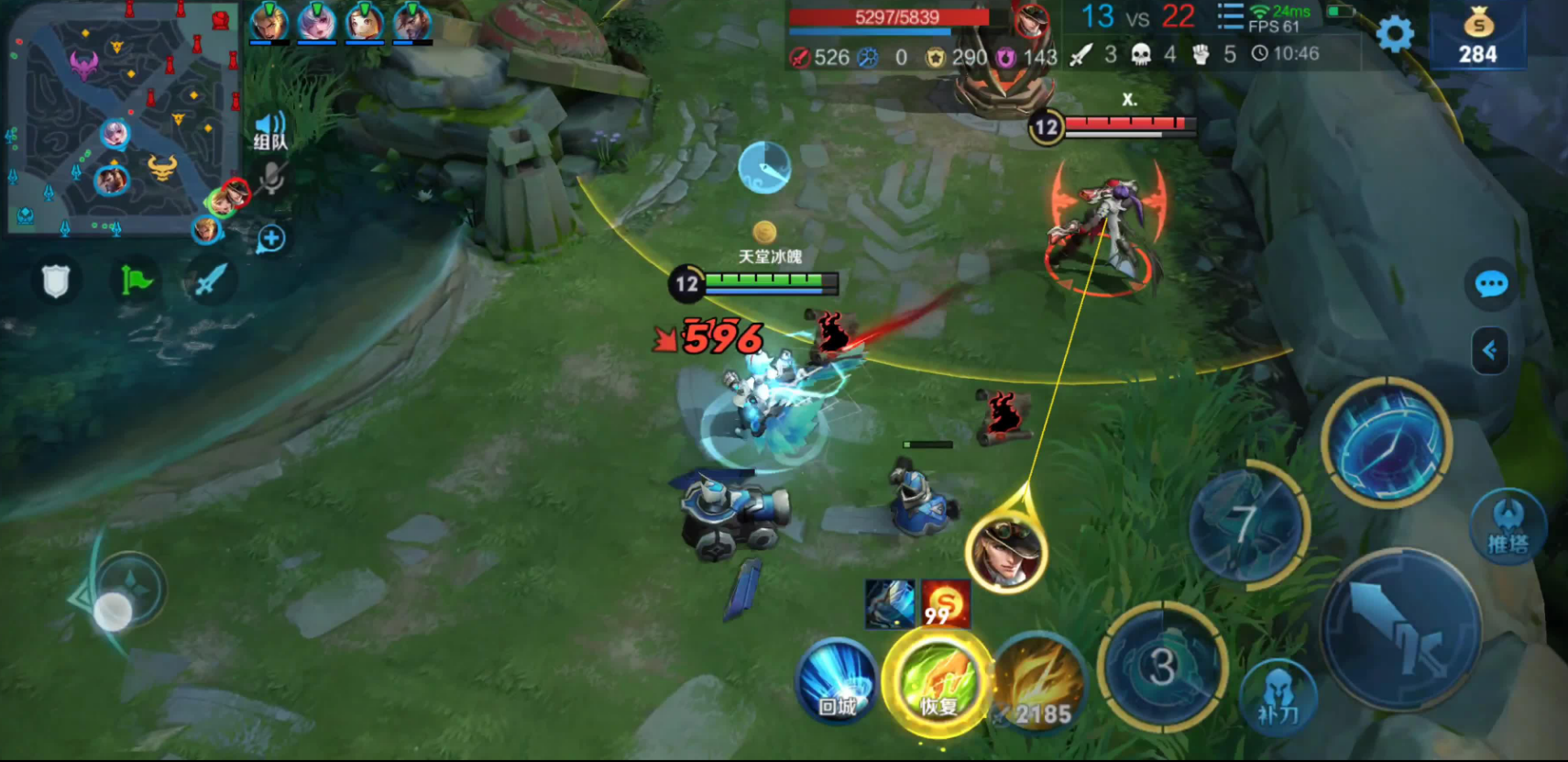This screenshot has width=1568, height=762.
Task: Send the green flag gather signal
Action: click(x=135, y=281)
